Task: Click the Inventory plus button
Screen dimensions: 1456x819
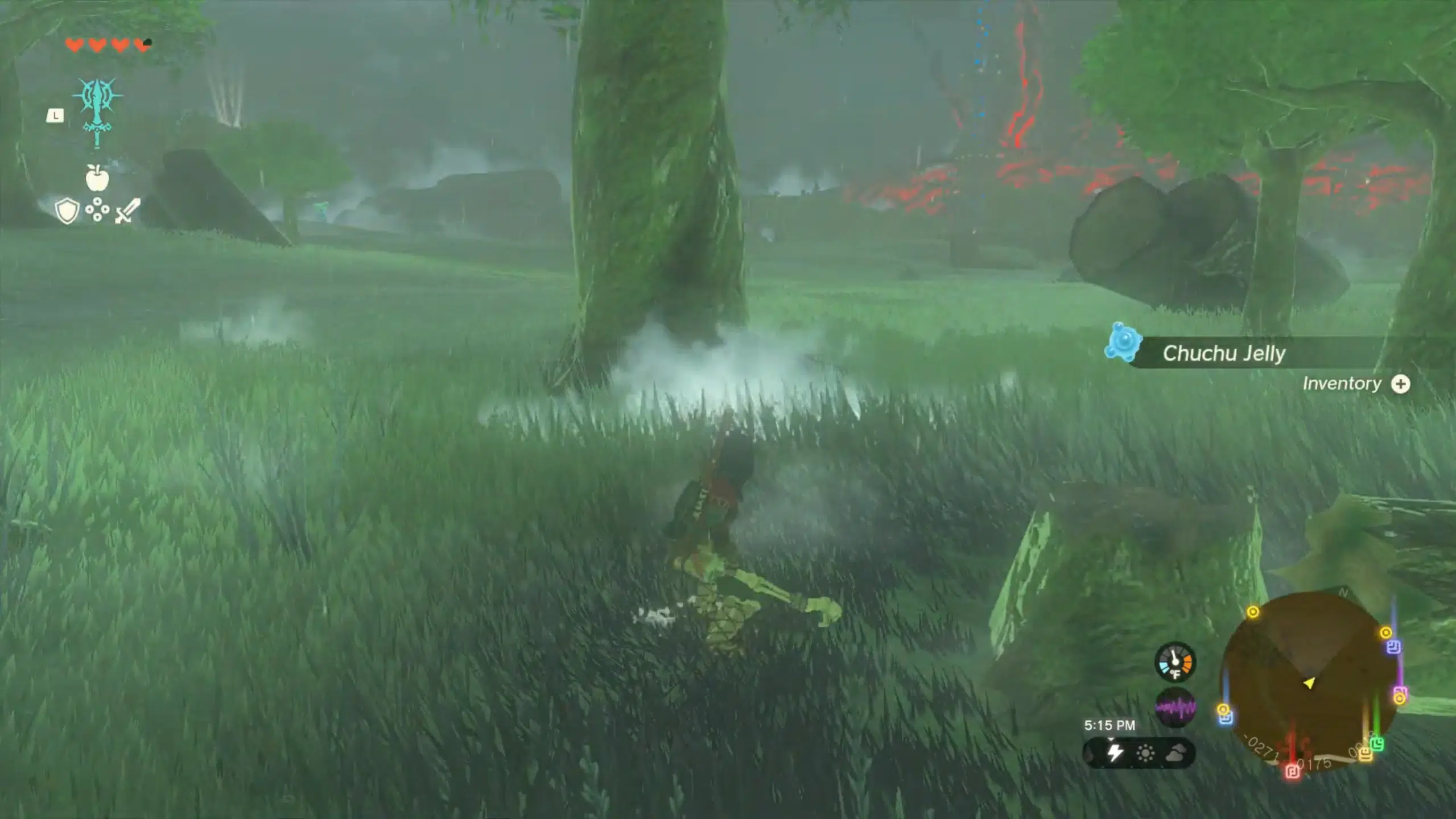Action: point(1401,384)
